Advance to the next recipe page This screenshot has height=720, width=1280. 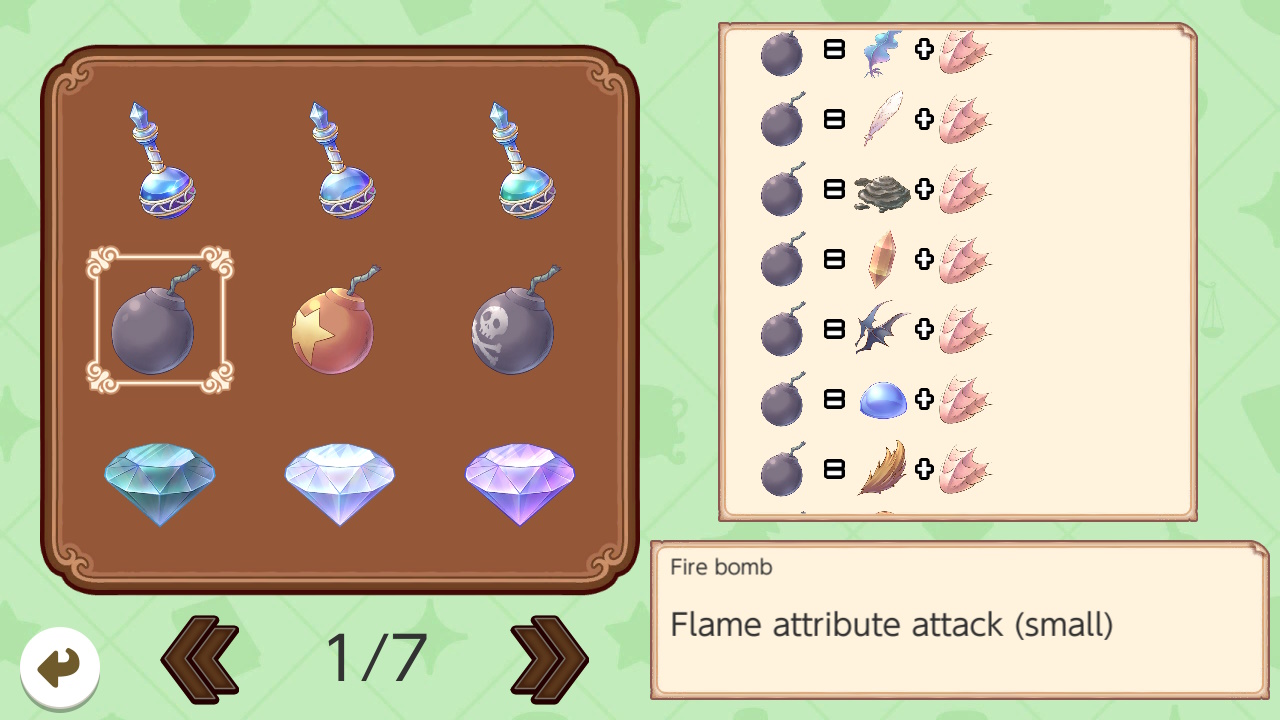point(549,657)
